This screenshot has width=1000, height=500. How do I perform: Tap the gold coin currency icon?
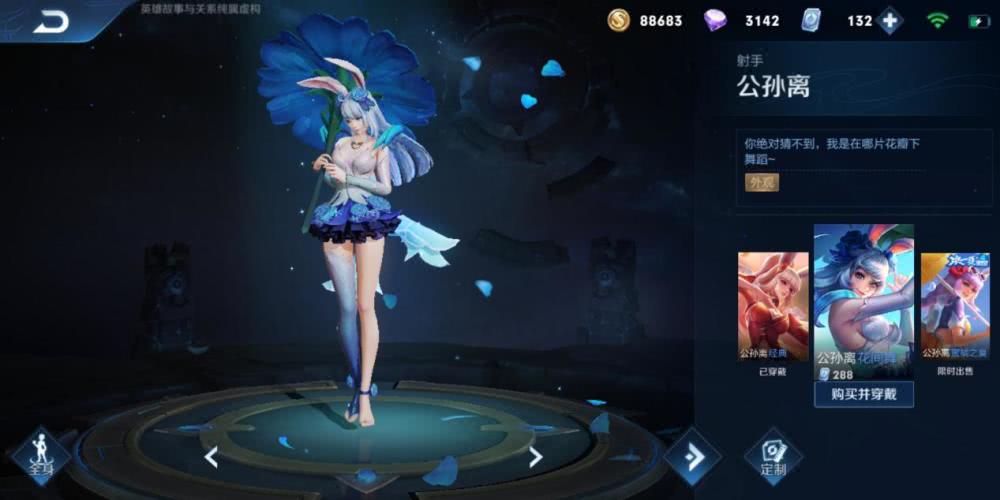[619, 21]
